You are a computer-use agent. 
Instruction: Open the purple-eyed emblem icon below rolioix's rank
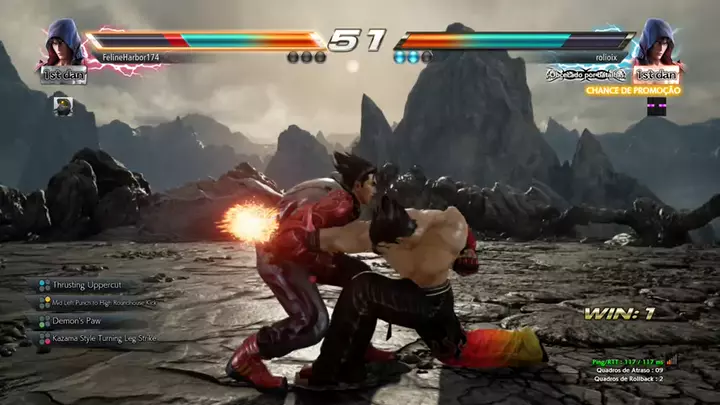(x=656, y=106)
